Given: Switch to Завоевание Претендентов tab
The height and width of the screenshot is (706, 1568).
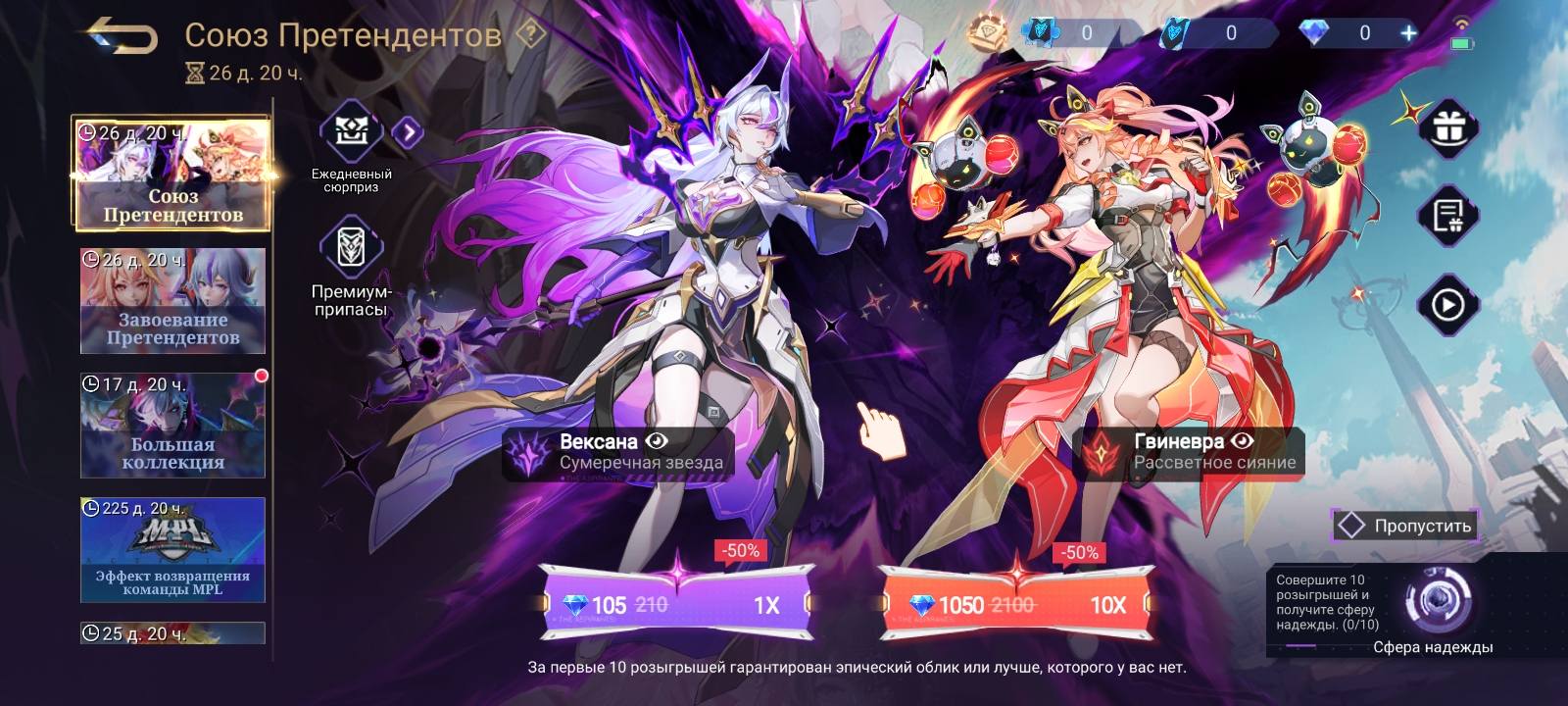Looking at the screenshot, I should coord(172,300).
